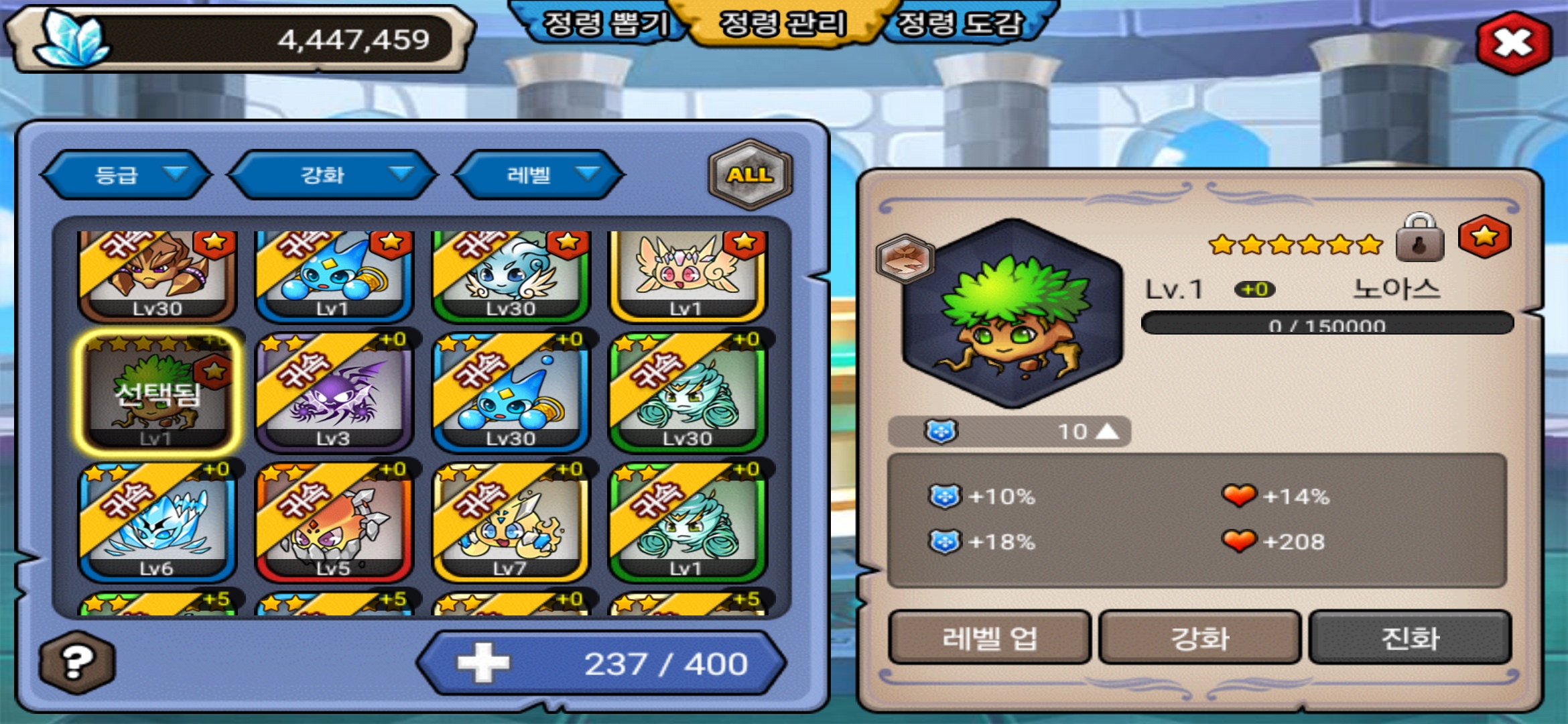This screenshot has height=724, width=1568.
Task: Open the 강화 filter dropdown
Action: (333, 175)
